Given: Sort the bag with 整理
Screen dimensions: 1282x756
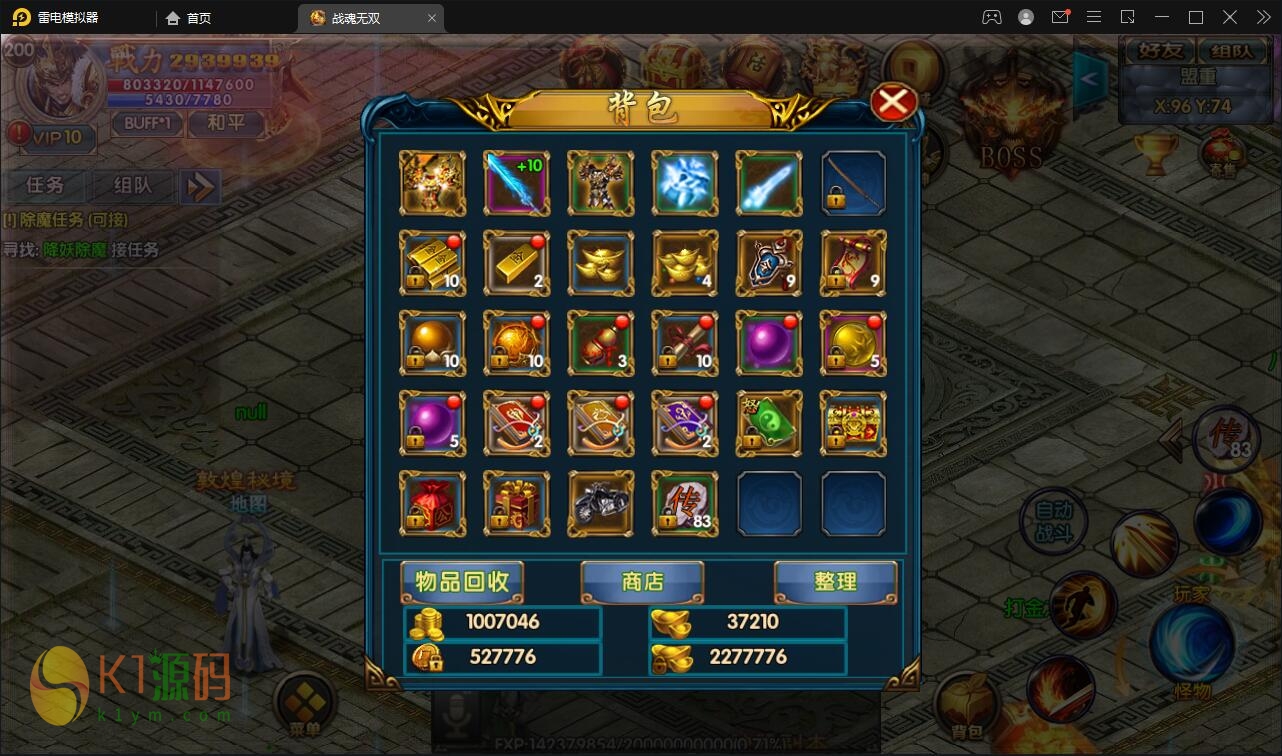Looking at the screenshot, I should click(x=835, y=582).
